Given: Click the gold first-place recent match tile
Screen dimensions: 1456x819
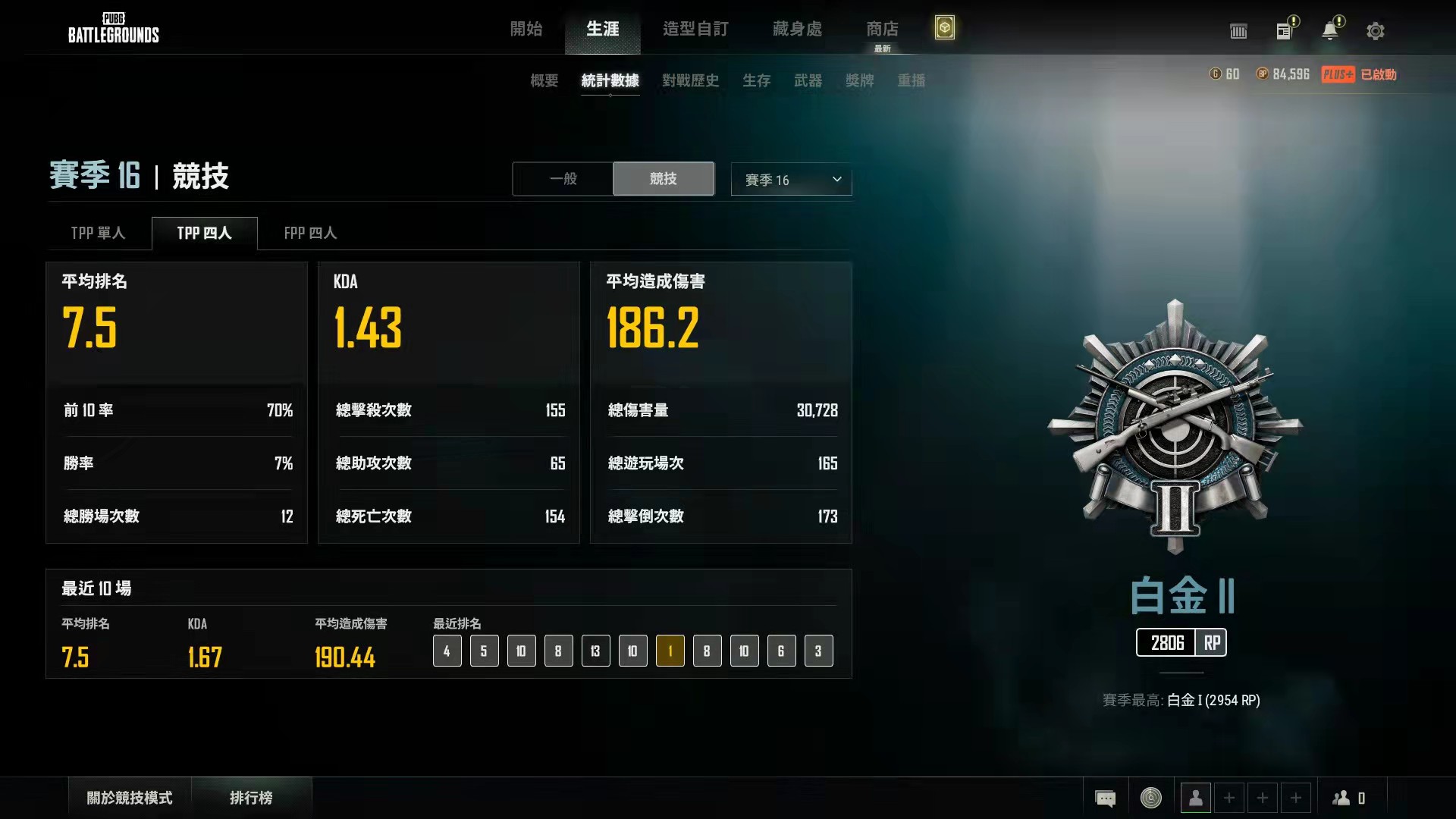Looking at the screenshot, I should coord(670,651).
